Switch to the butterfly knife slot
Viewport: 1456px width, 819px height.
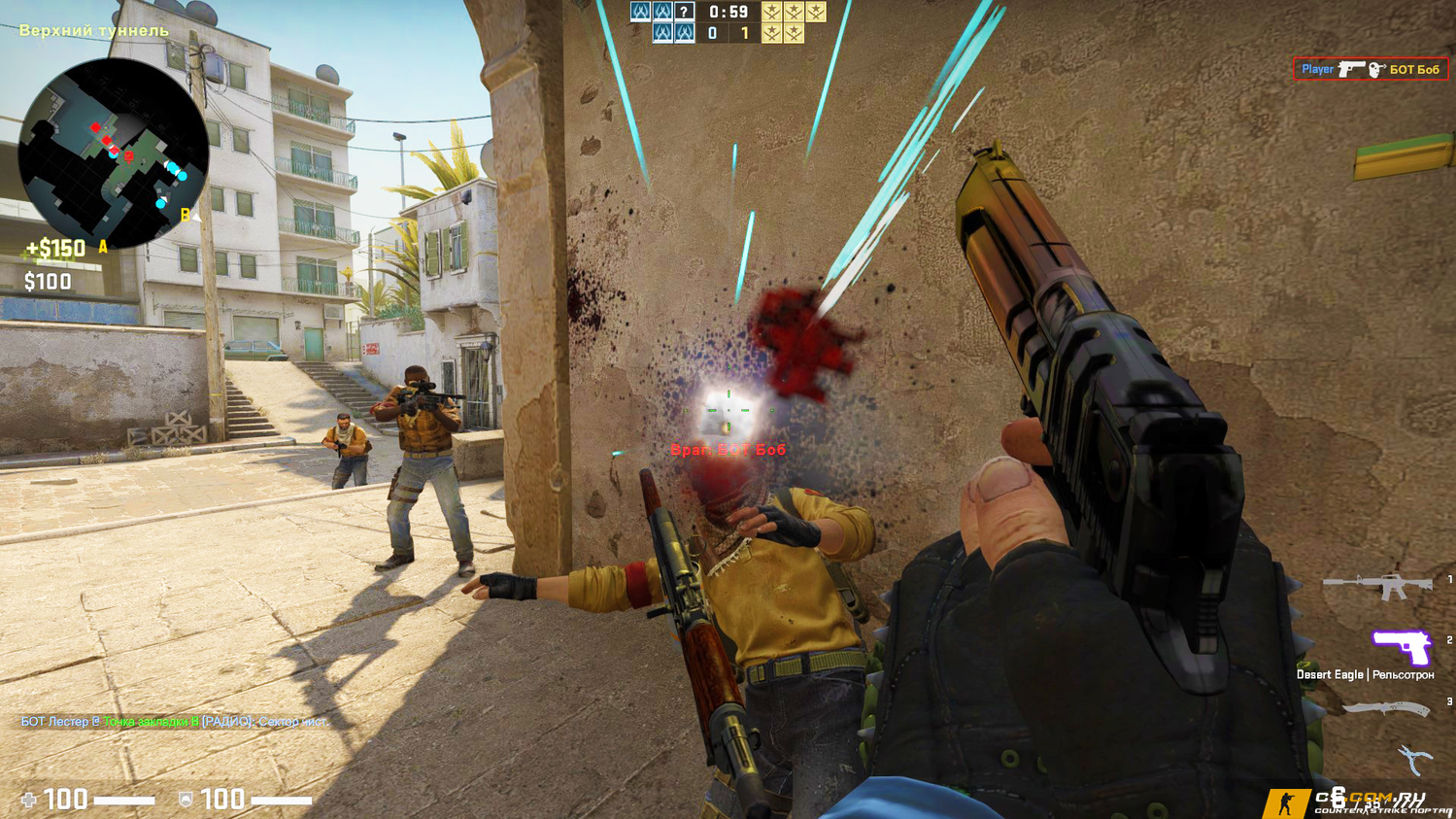[1386, 709]
